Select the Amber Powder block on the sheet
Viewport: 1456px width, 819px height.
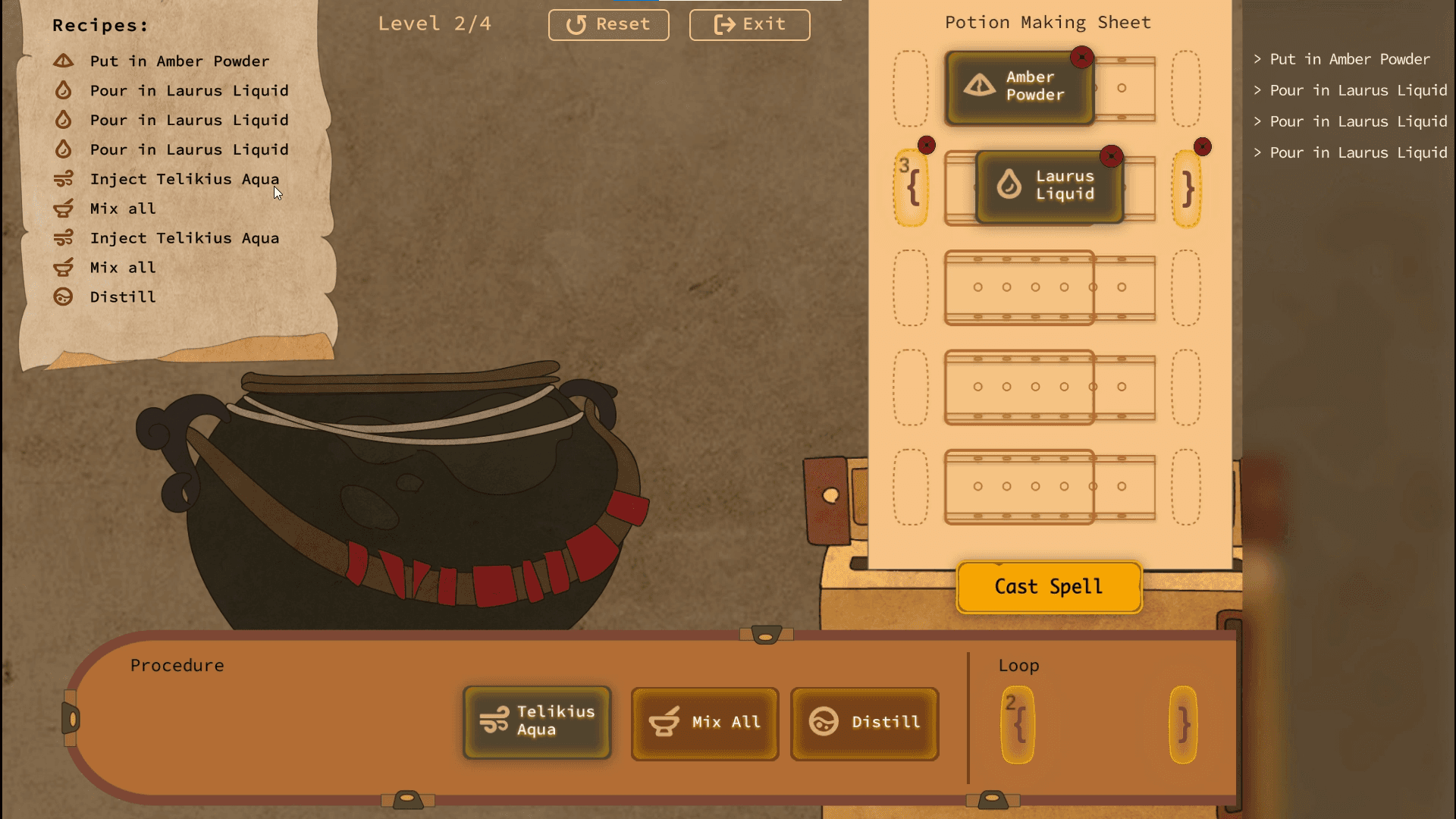1018,88
